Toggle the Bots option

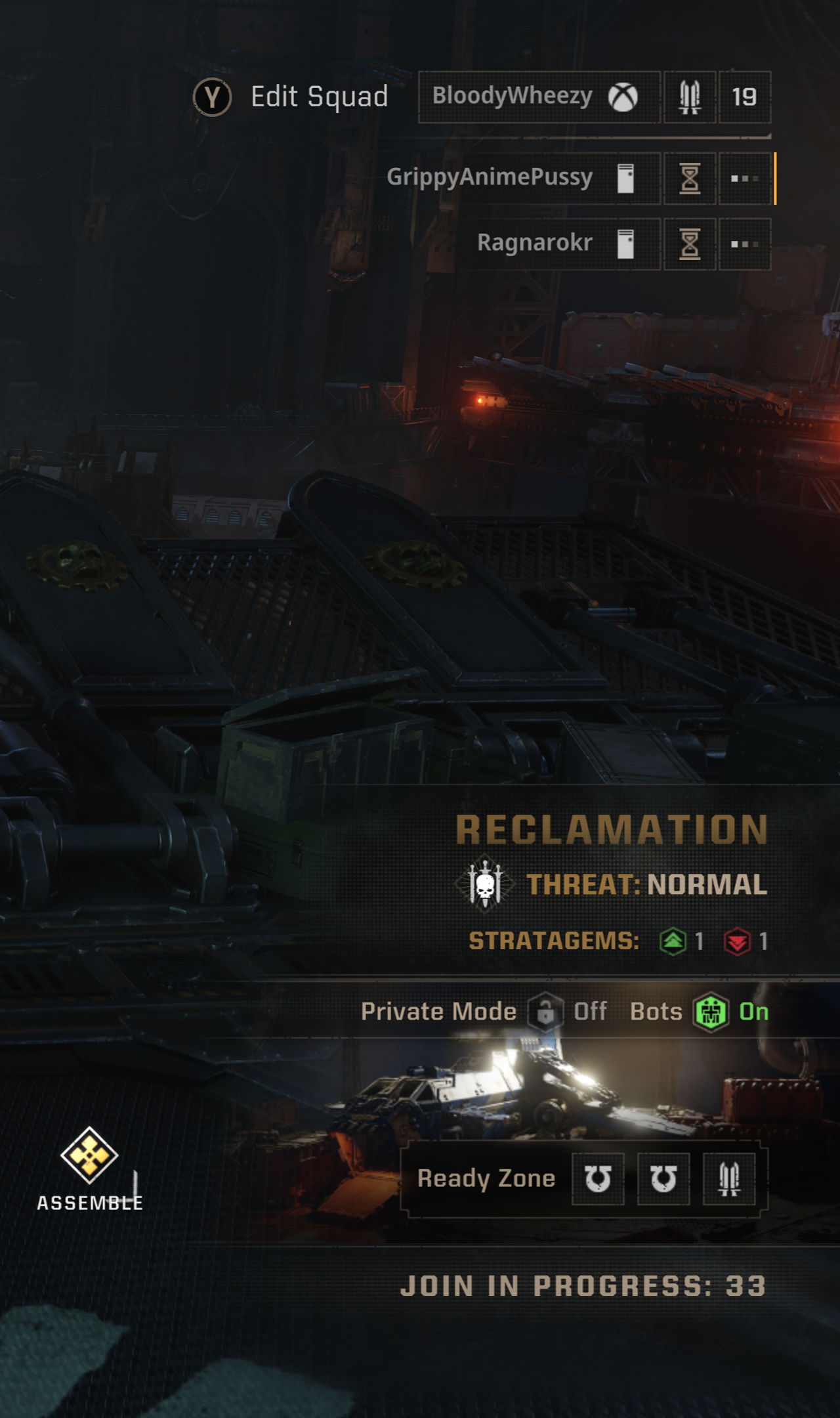(x=711, y=1012)
